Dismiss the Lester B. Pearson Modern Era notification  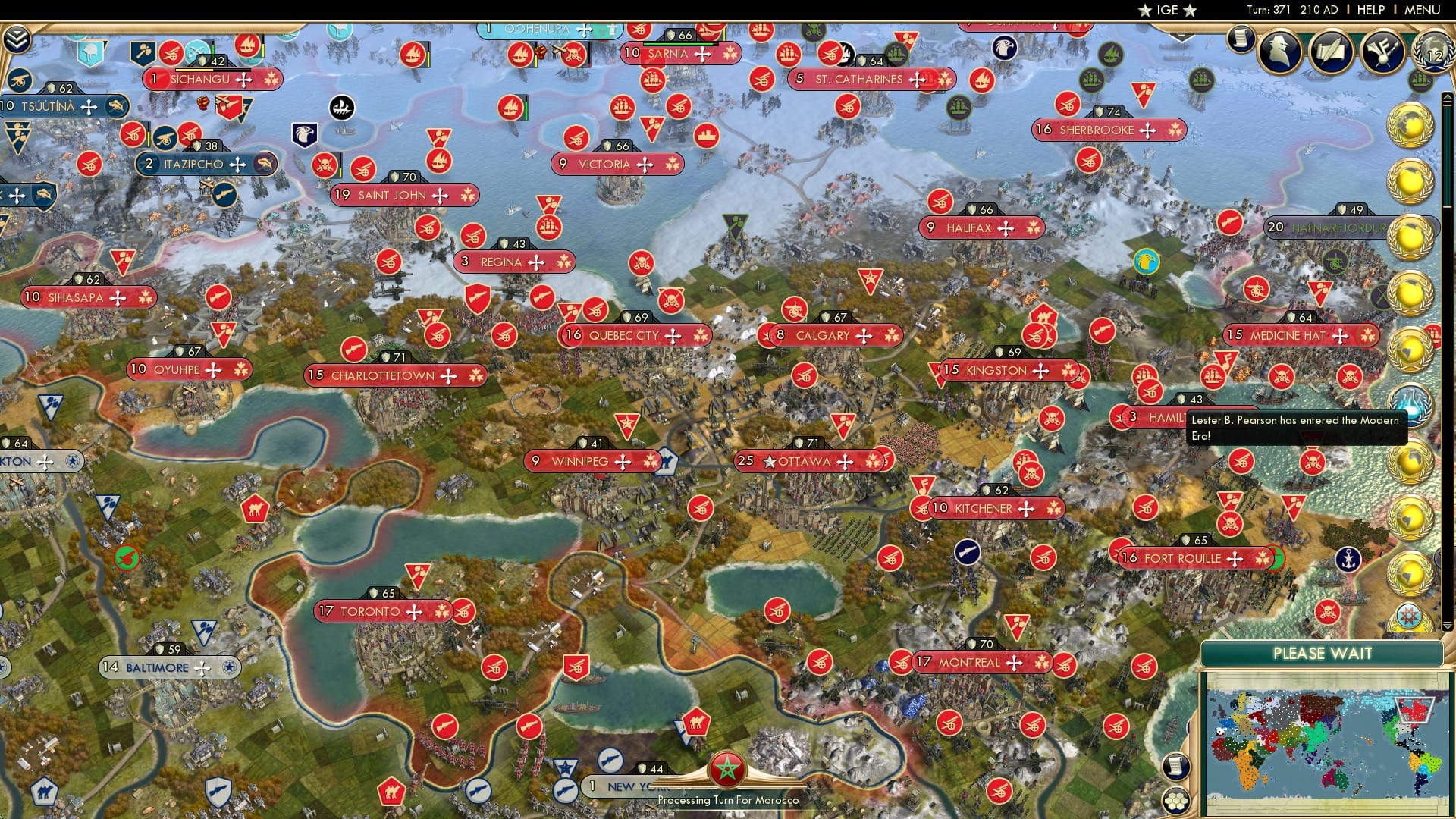pos(1296,428)
